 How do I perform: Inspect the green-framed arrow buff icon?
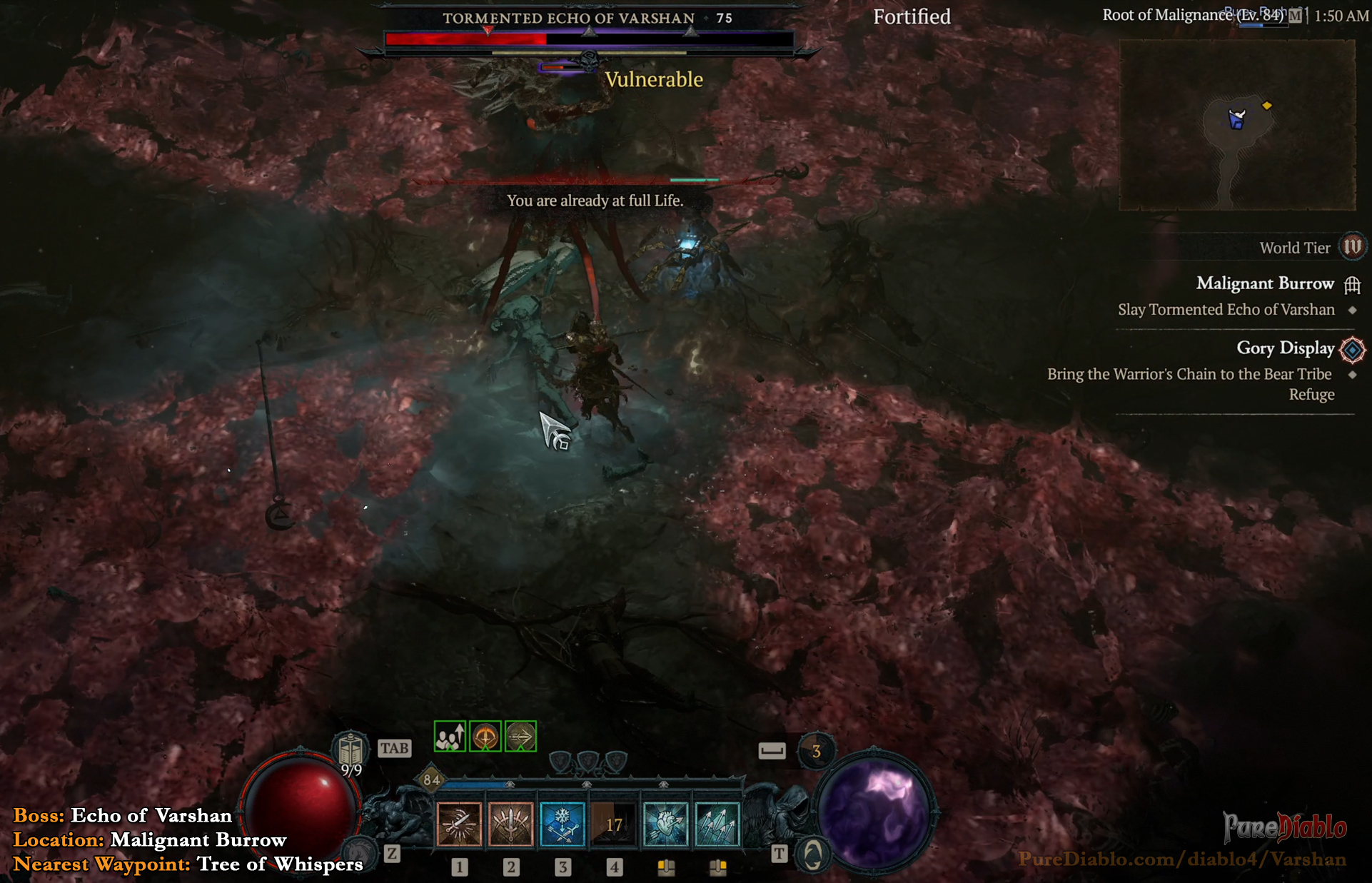(x=521, y=737)
